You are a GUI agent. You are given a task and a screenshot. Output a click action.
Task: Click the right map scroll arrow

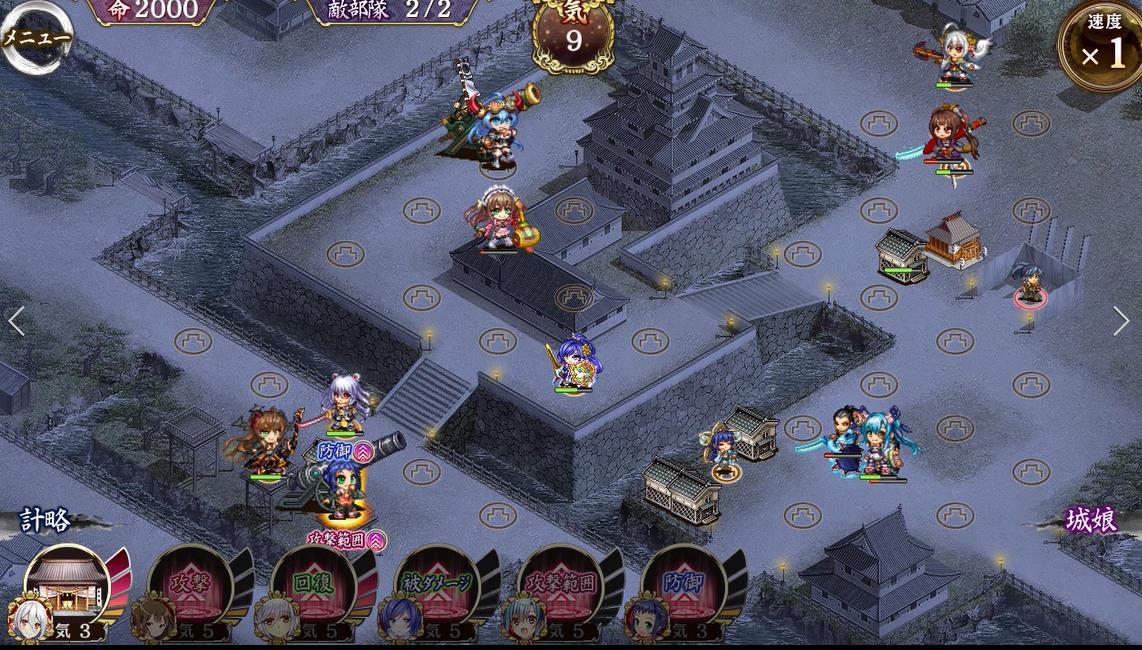click(1121, 321)
